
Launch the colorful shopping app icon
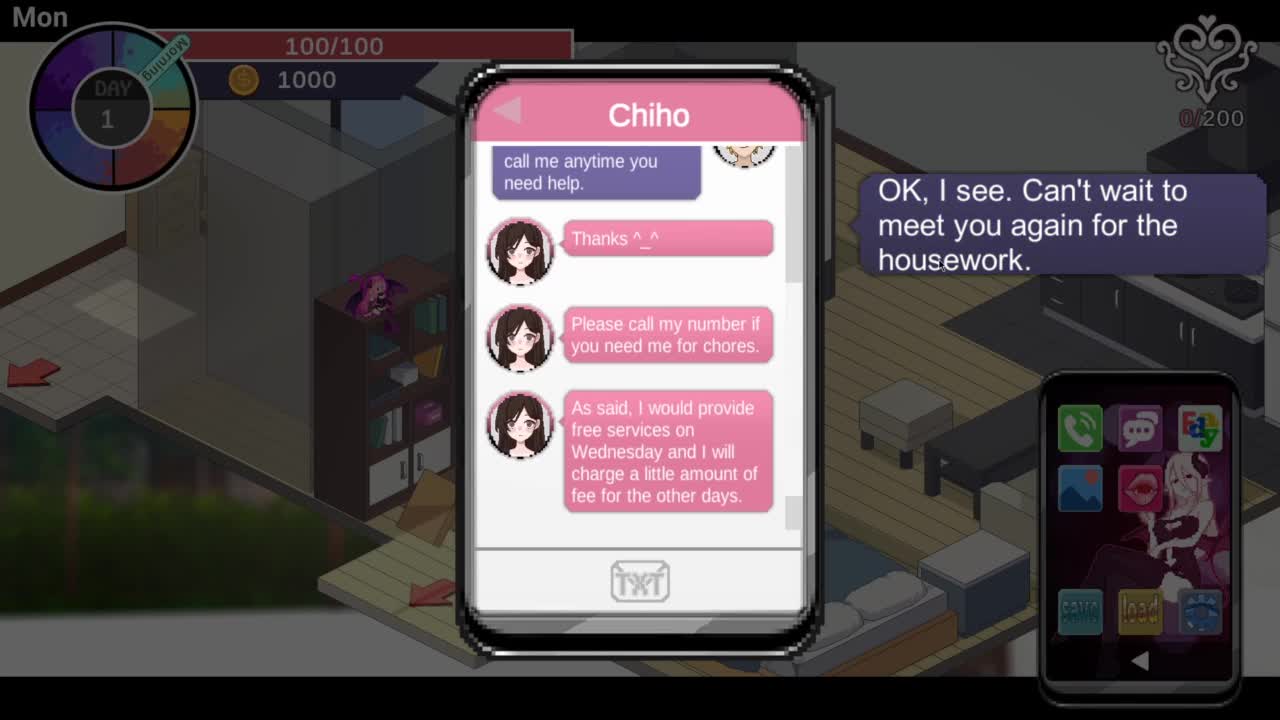click(1199, 429)
